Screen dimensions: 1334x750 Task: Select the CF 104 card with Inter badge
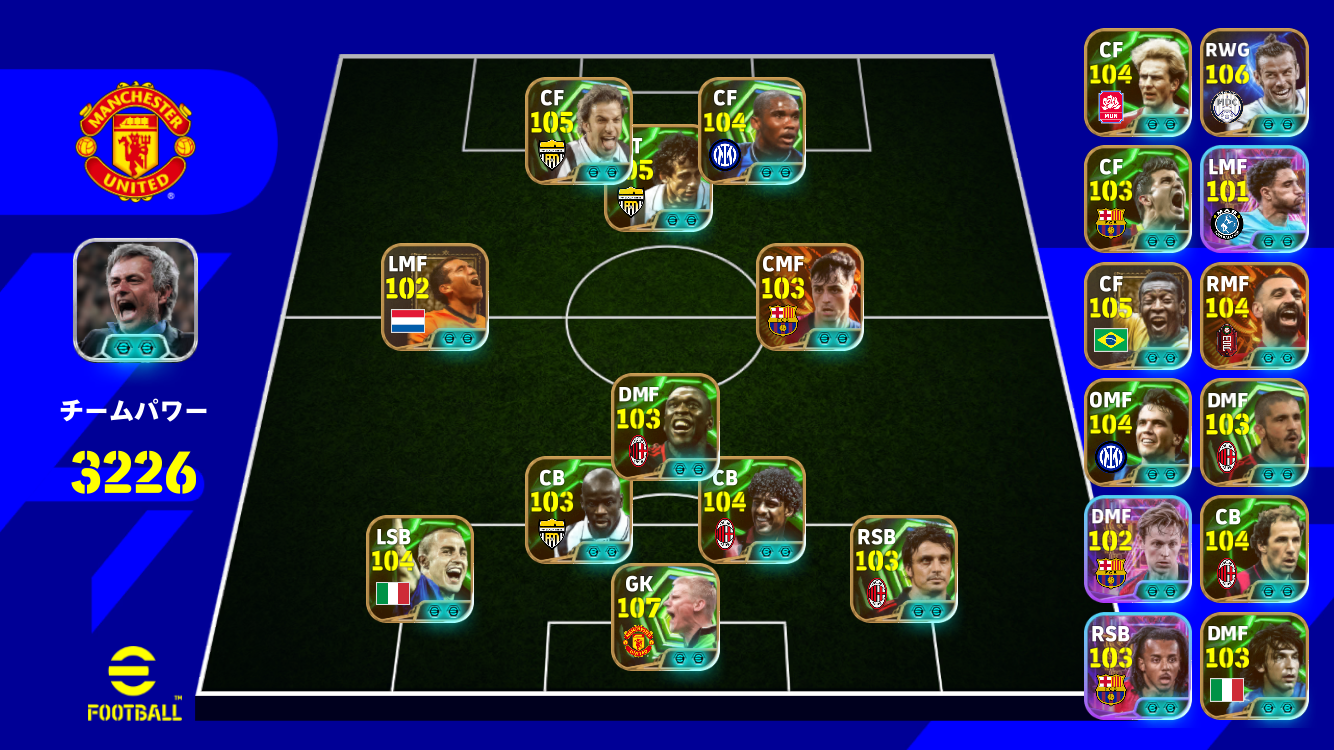click(x=752, y=131)
